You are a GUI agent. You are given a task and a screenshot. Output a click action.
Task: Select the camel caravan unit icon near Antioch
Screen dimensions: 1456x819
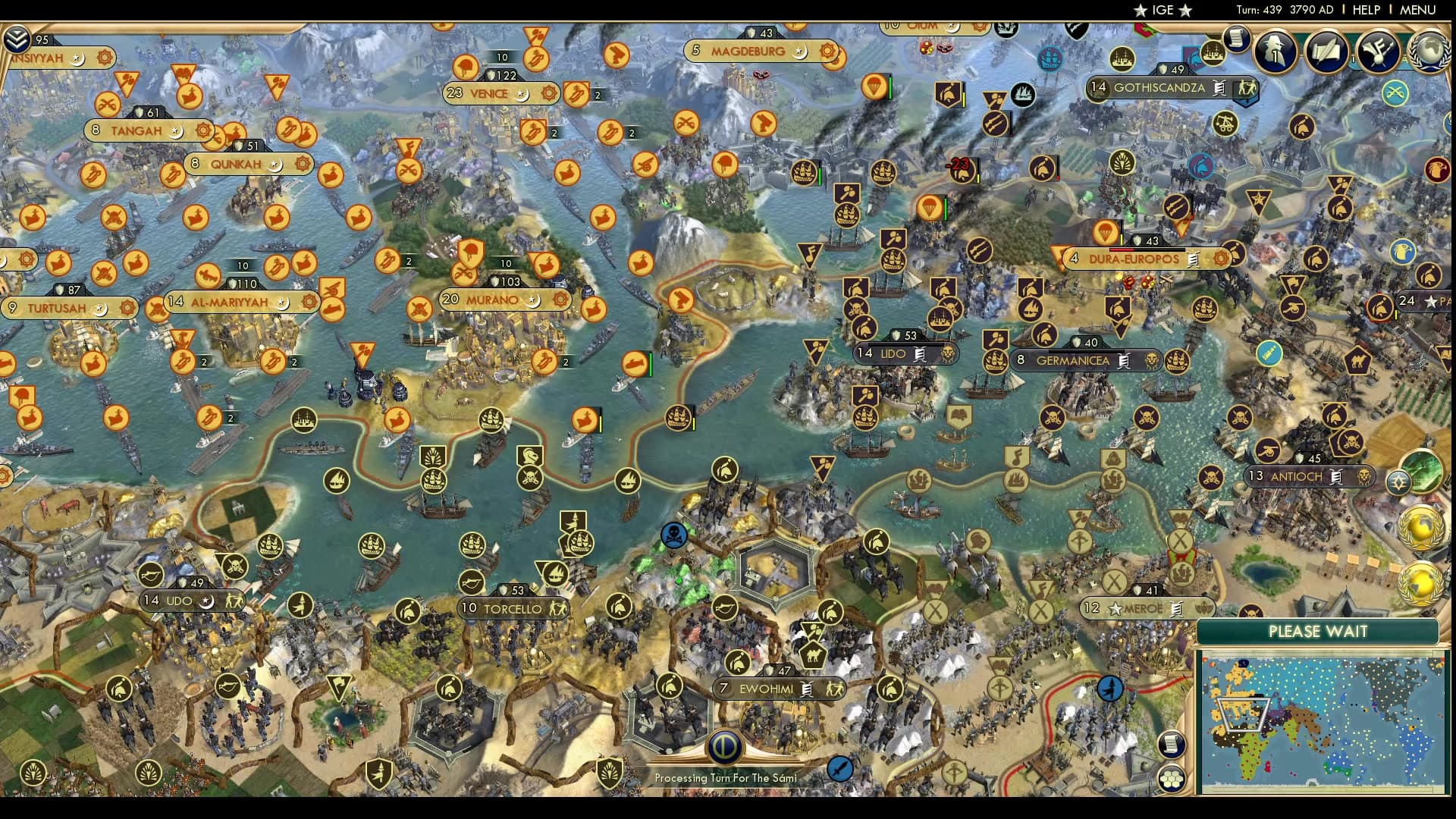(1357, 361)
